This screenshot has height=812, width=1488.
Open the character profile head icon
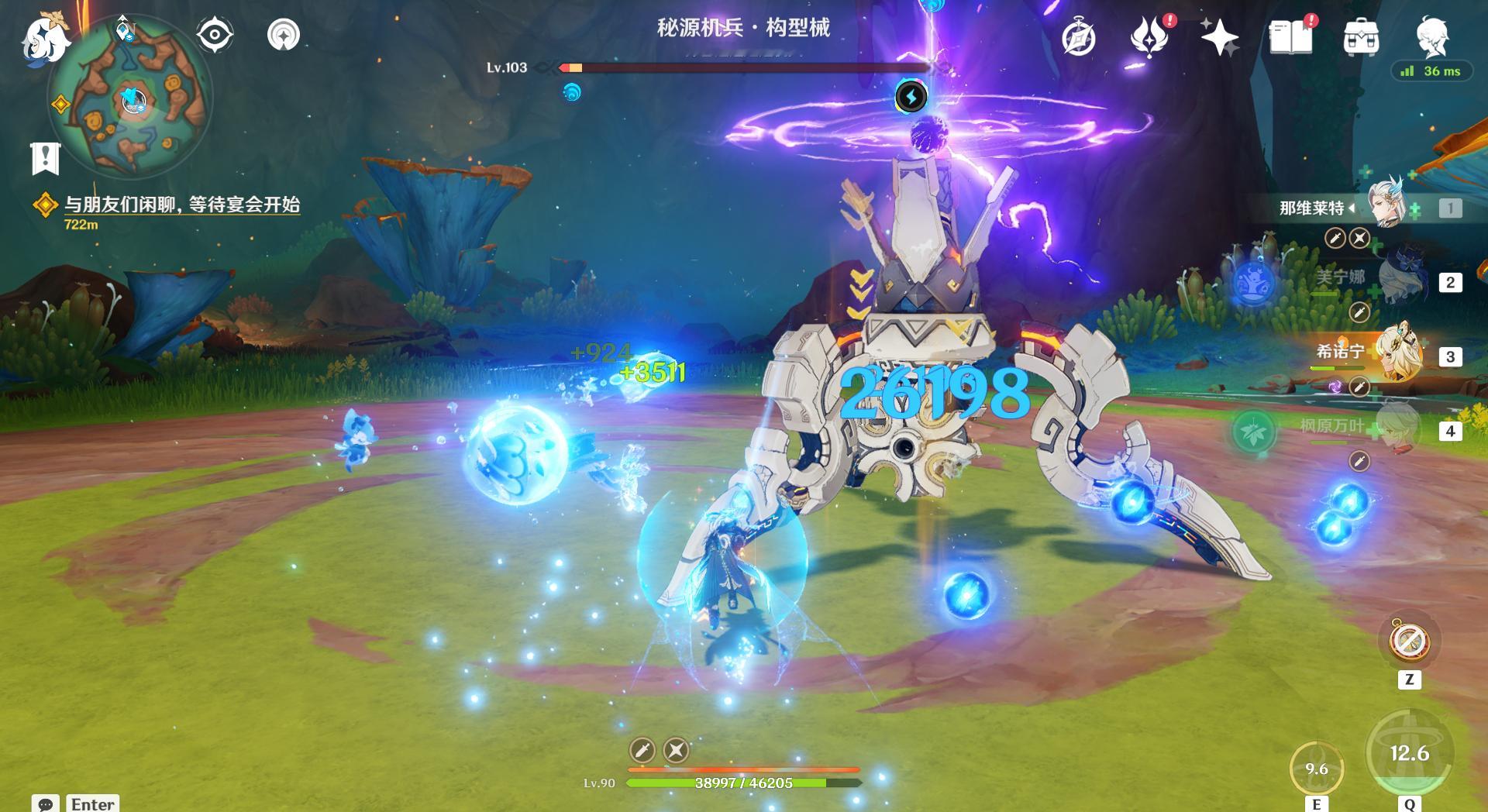point(1431,36)
